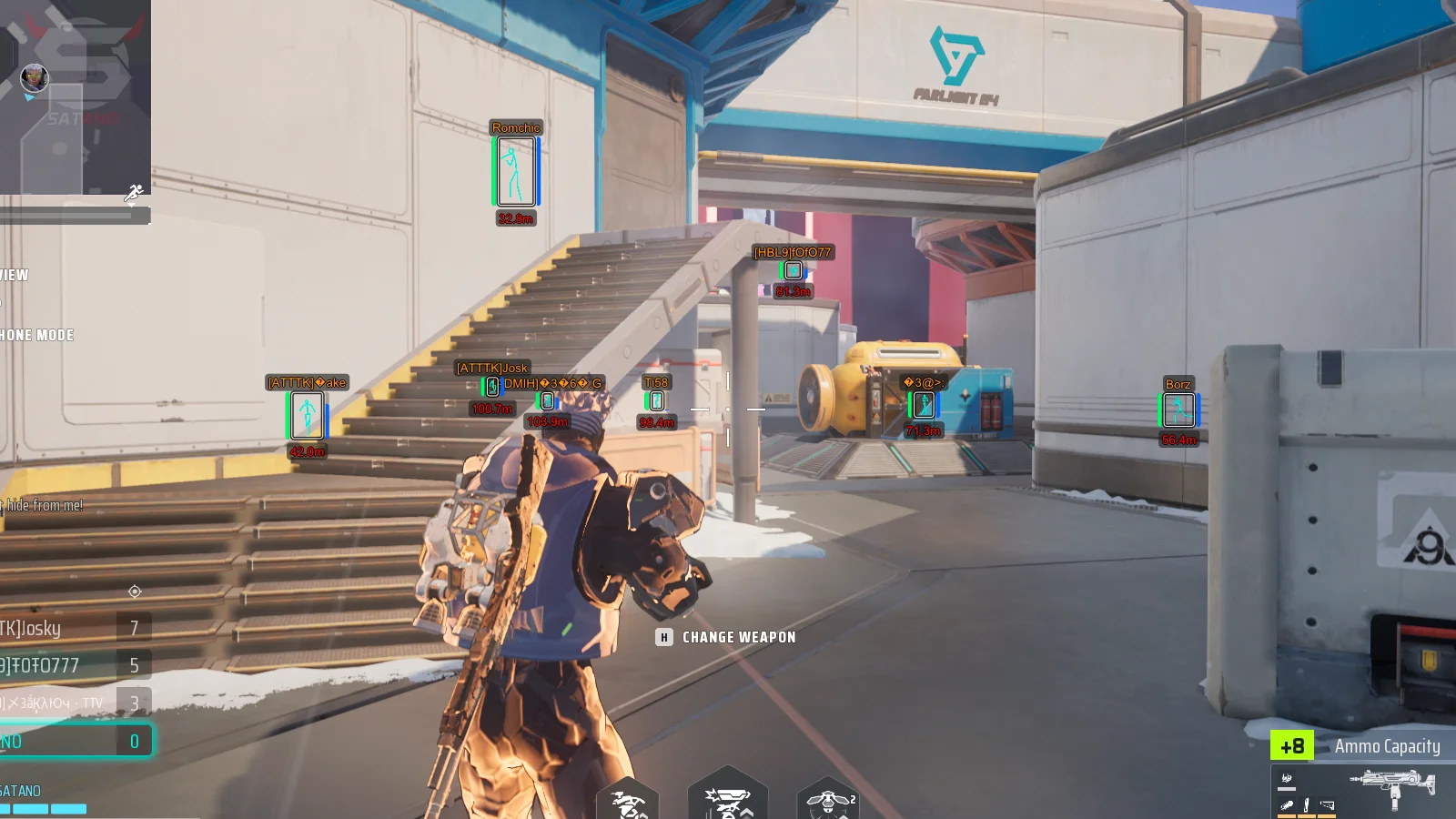Trigger the left hexagon hero skill icon
Image resolution: width=1456 pixels, height=819 pixels.
pyautogui.click(x=627, y=803)
